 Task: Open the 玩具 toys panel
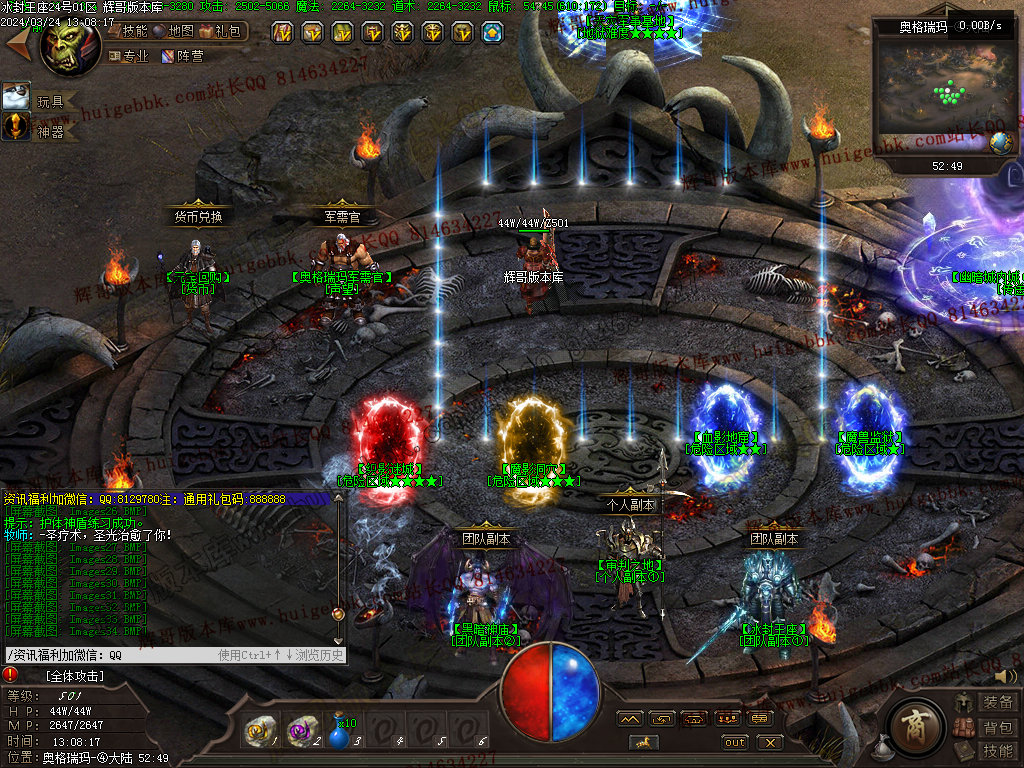click(x=38, y=98)
